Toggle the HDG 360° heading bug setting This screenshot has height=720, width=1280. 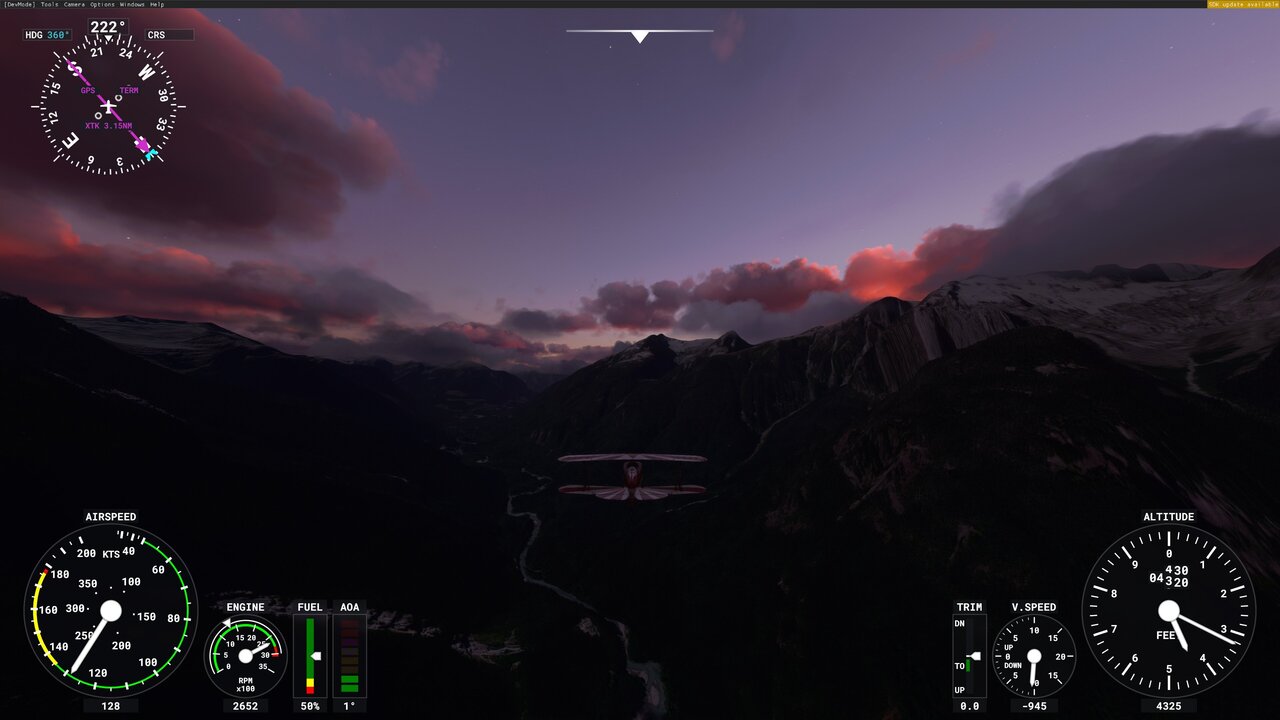click(47, 33)
